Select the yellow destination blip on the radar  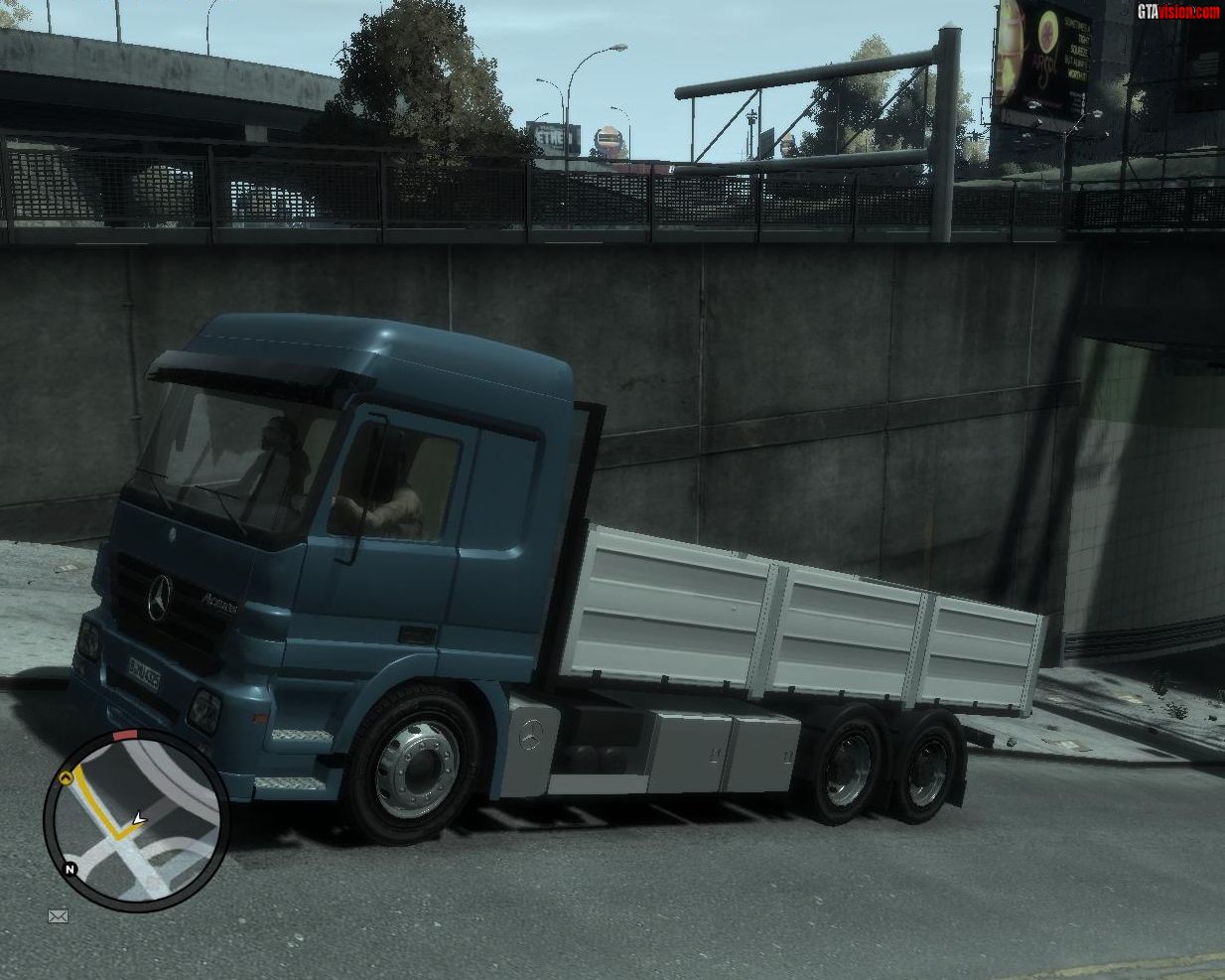click(x=66, y=777)
